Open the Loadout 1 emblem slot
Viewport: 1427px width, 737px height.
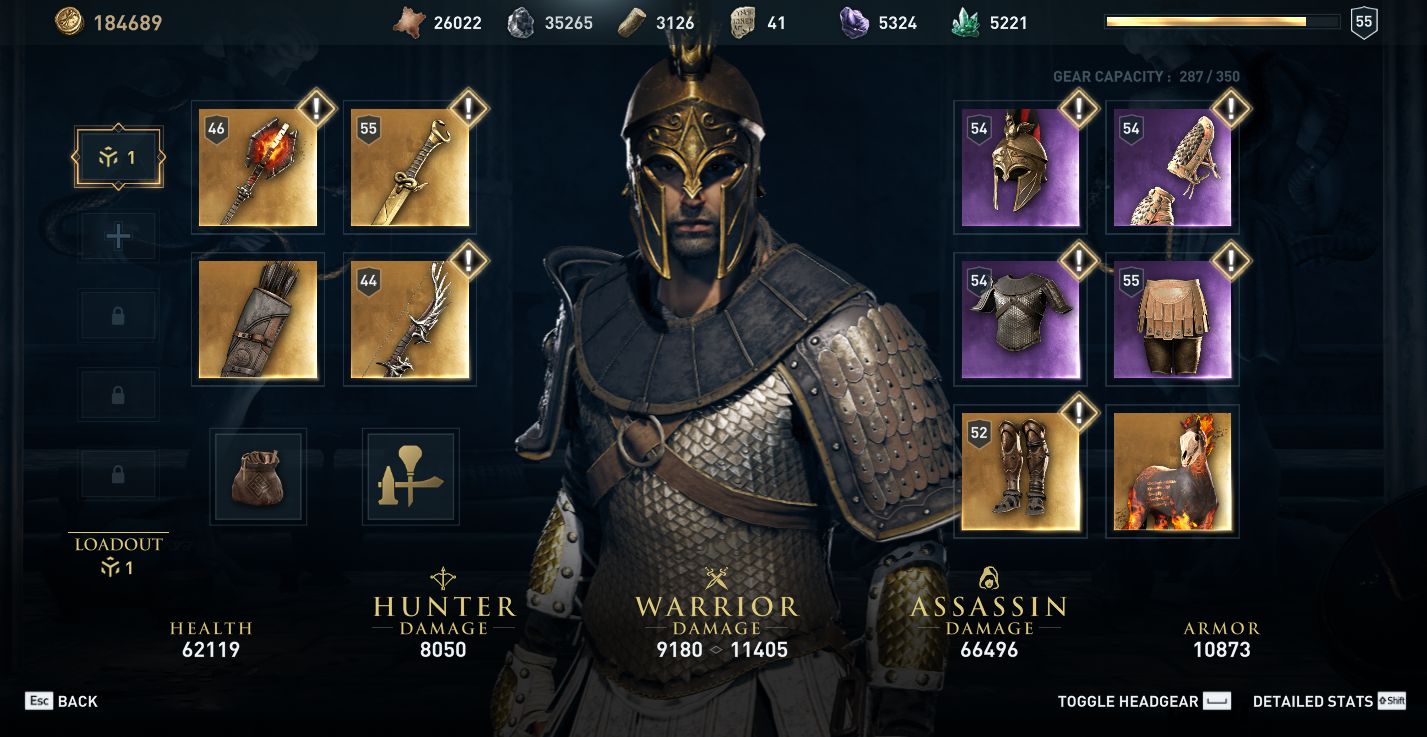(118, 156)
